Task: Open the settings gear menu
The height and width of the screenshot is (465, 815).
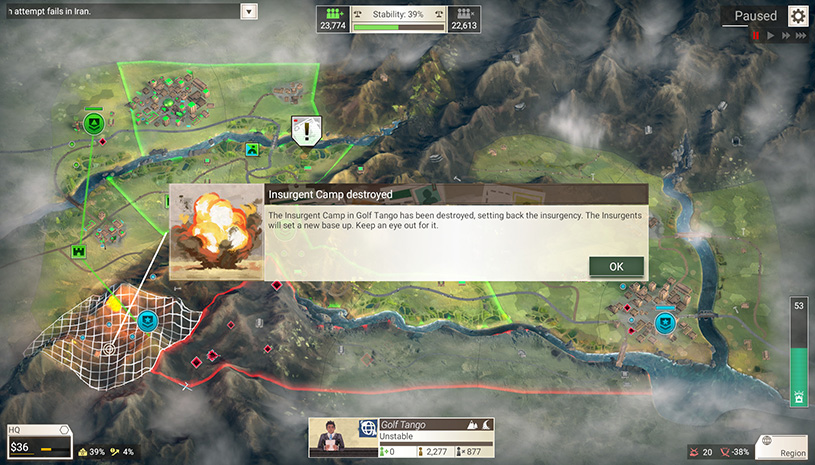Action: [797, 16]
